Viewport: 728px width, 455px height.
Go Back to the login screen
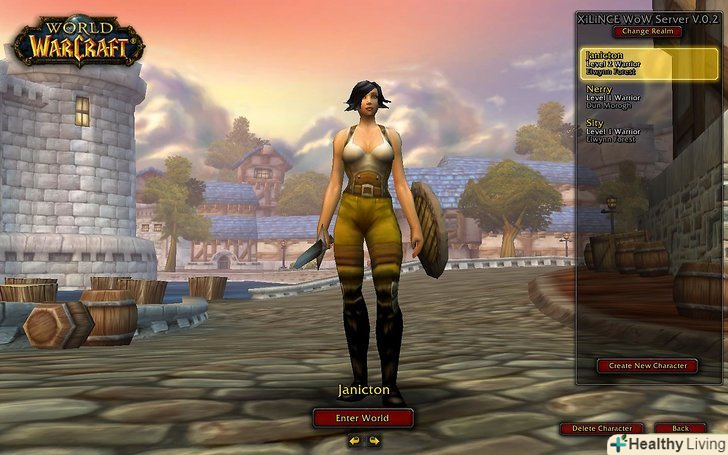click(680, 428)
